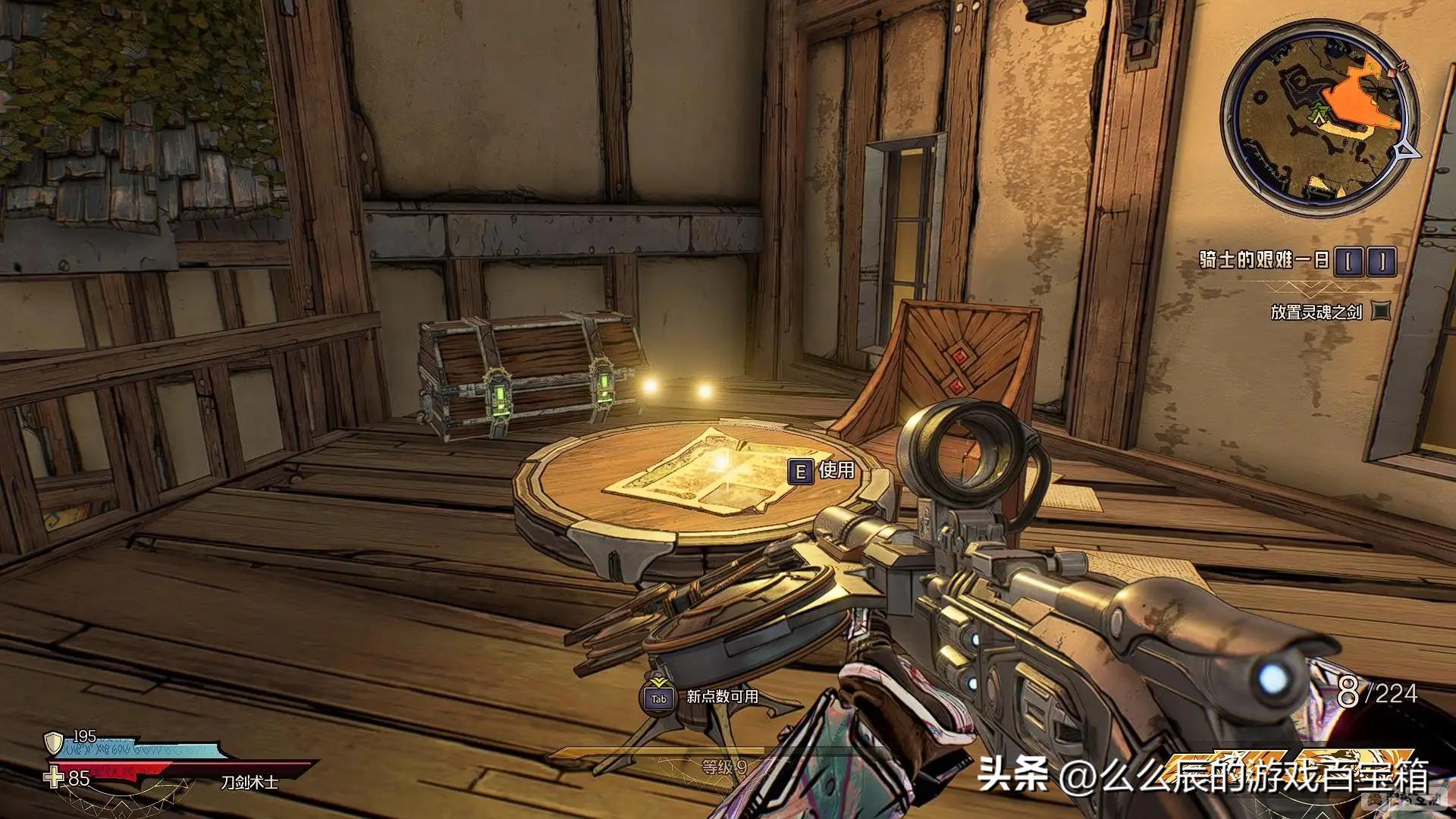Click the 放置灵魂之剑 objective checkbox
This screenshot has height=819, width=1456.
click(x=1382, y=311)
